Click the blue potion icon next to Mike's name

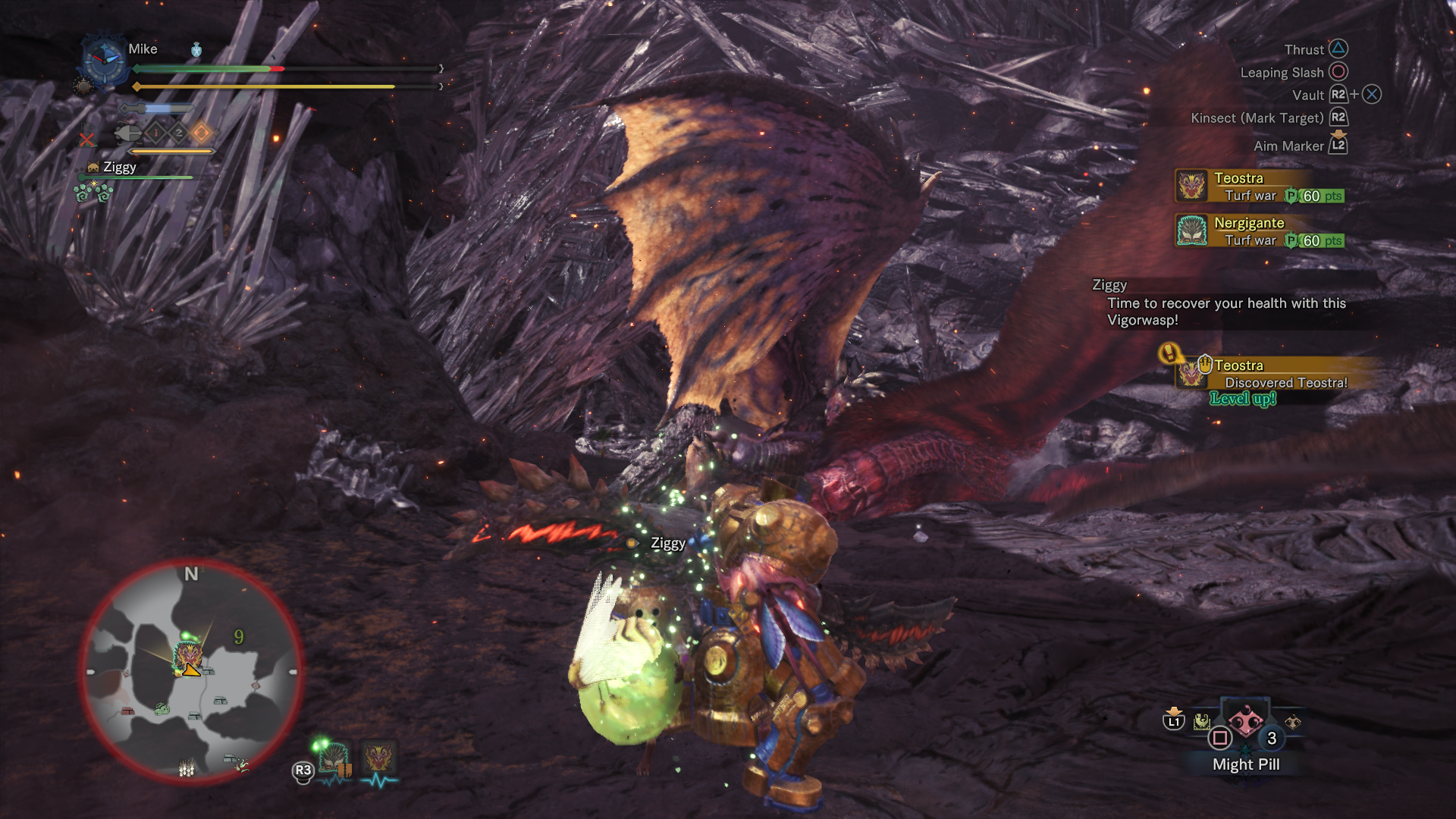(x=196, y=50)
